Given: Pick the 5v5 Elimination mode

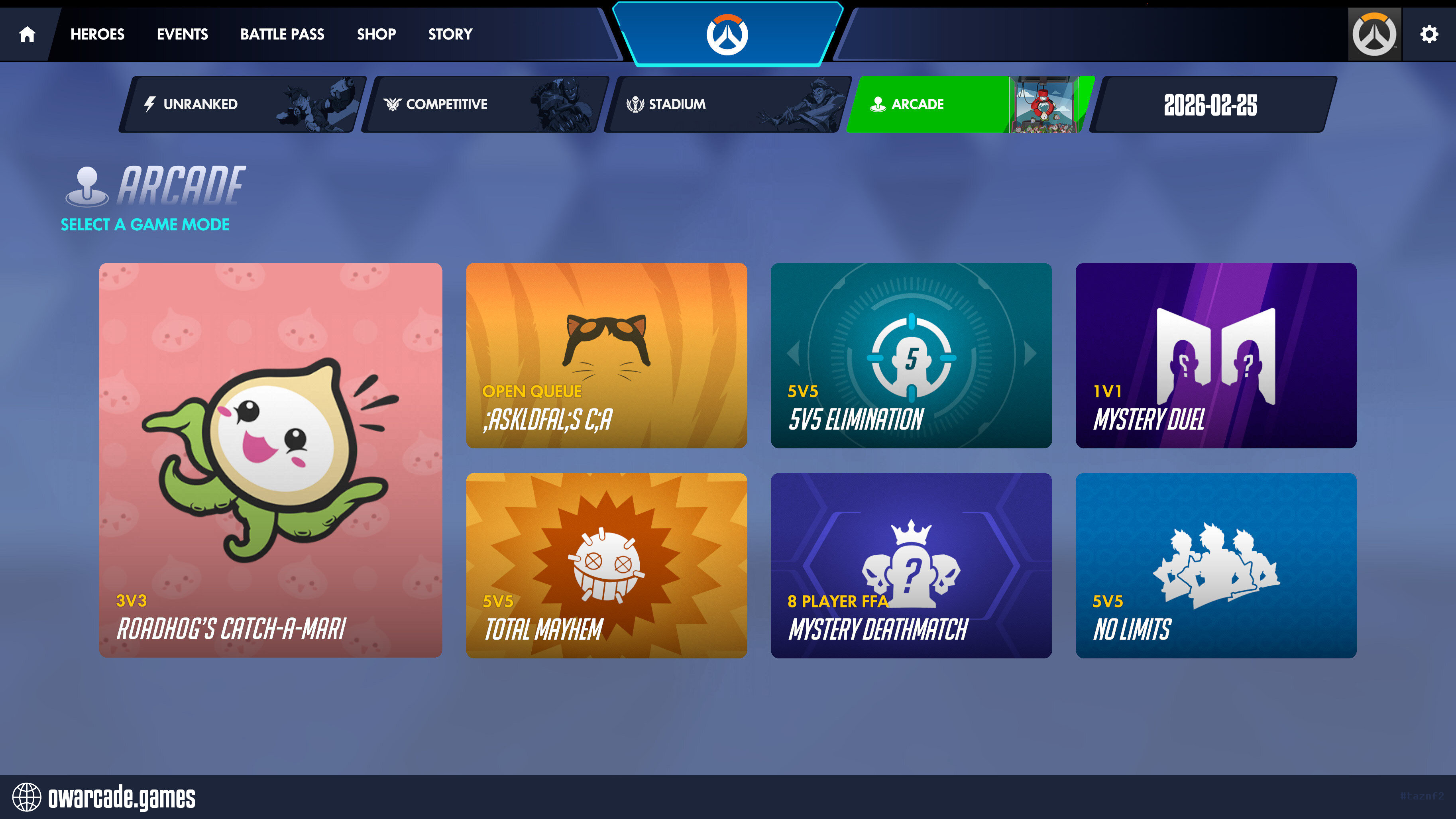Looking at the screenshot, I should coord(911,355).
